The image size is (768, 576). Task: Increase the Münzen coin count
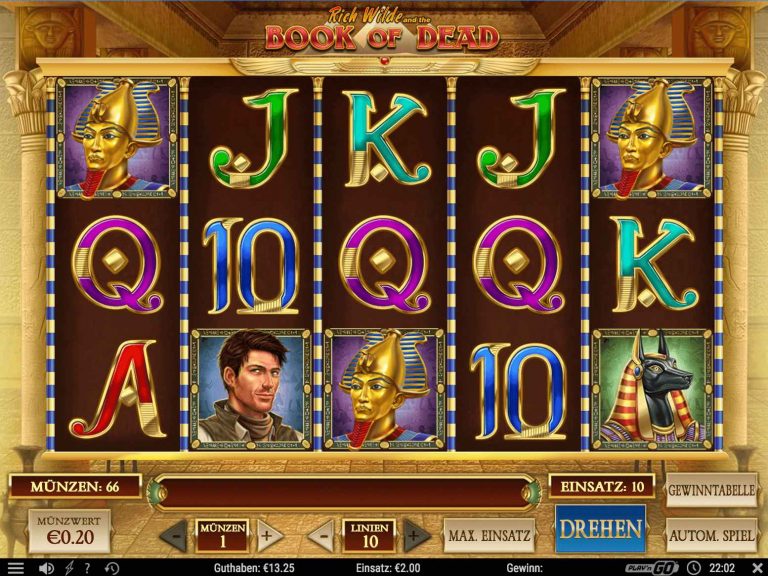click(x=265, y=535)
